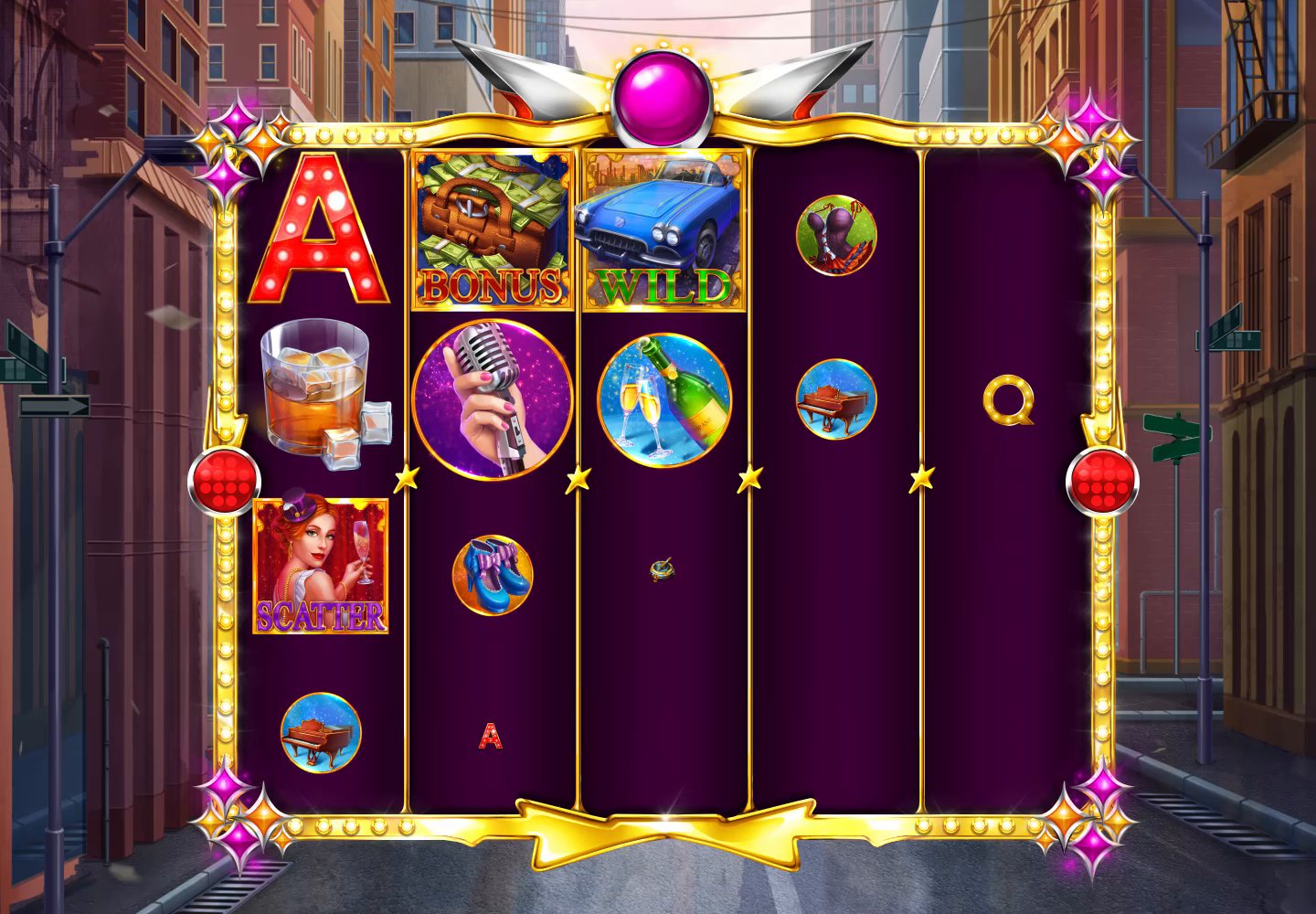Select the microphone symbol on reel two
Viewport: 1316px width, 914px height.
[x=493, y=398]
